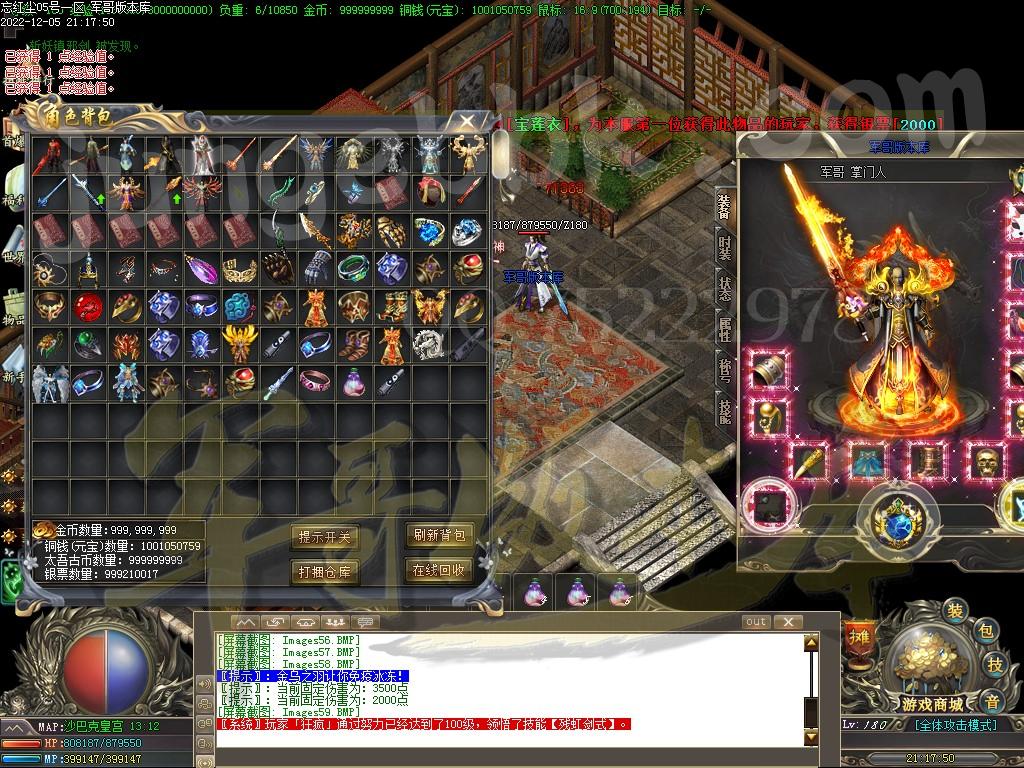Open 在线回收 online recycling
The height and width of the screenshot is (768, 1024).
438,570
